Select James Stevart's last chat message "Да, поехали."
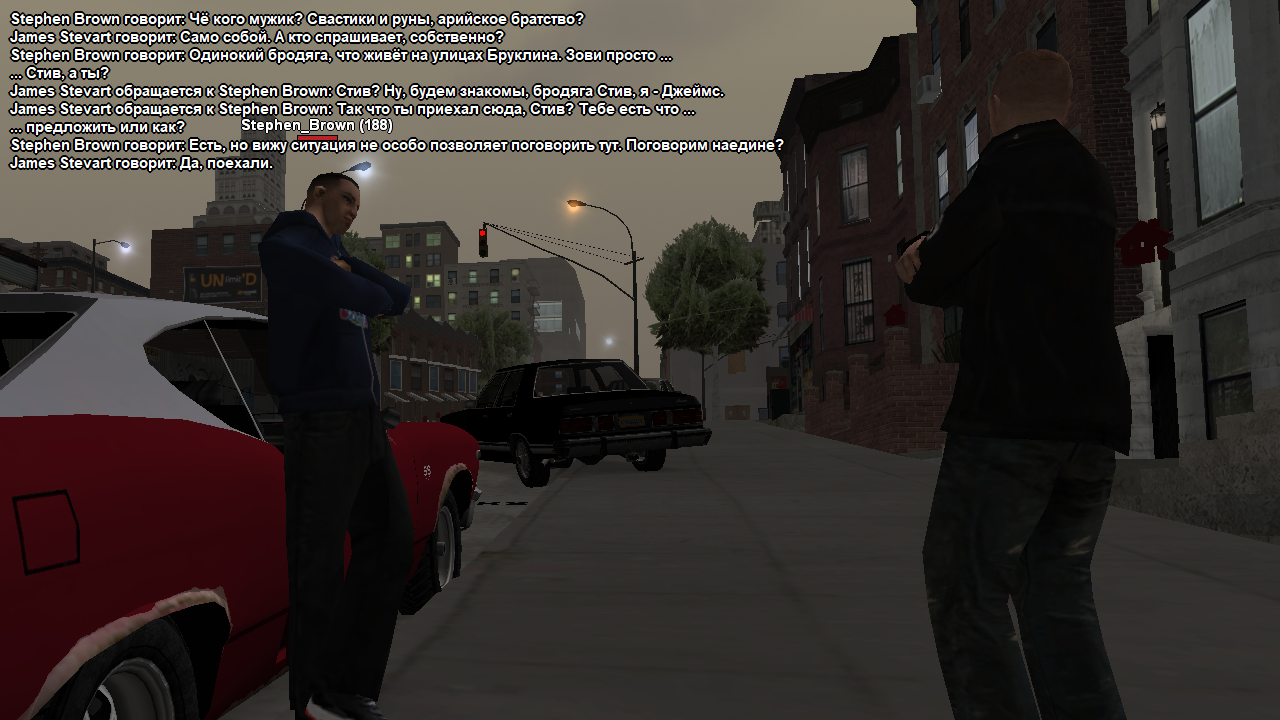This screenshot has width=1280, height=720. [141, 163]
